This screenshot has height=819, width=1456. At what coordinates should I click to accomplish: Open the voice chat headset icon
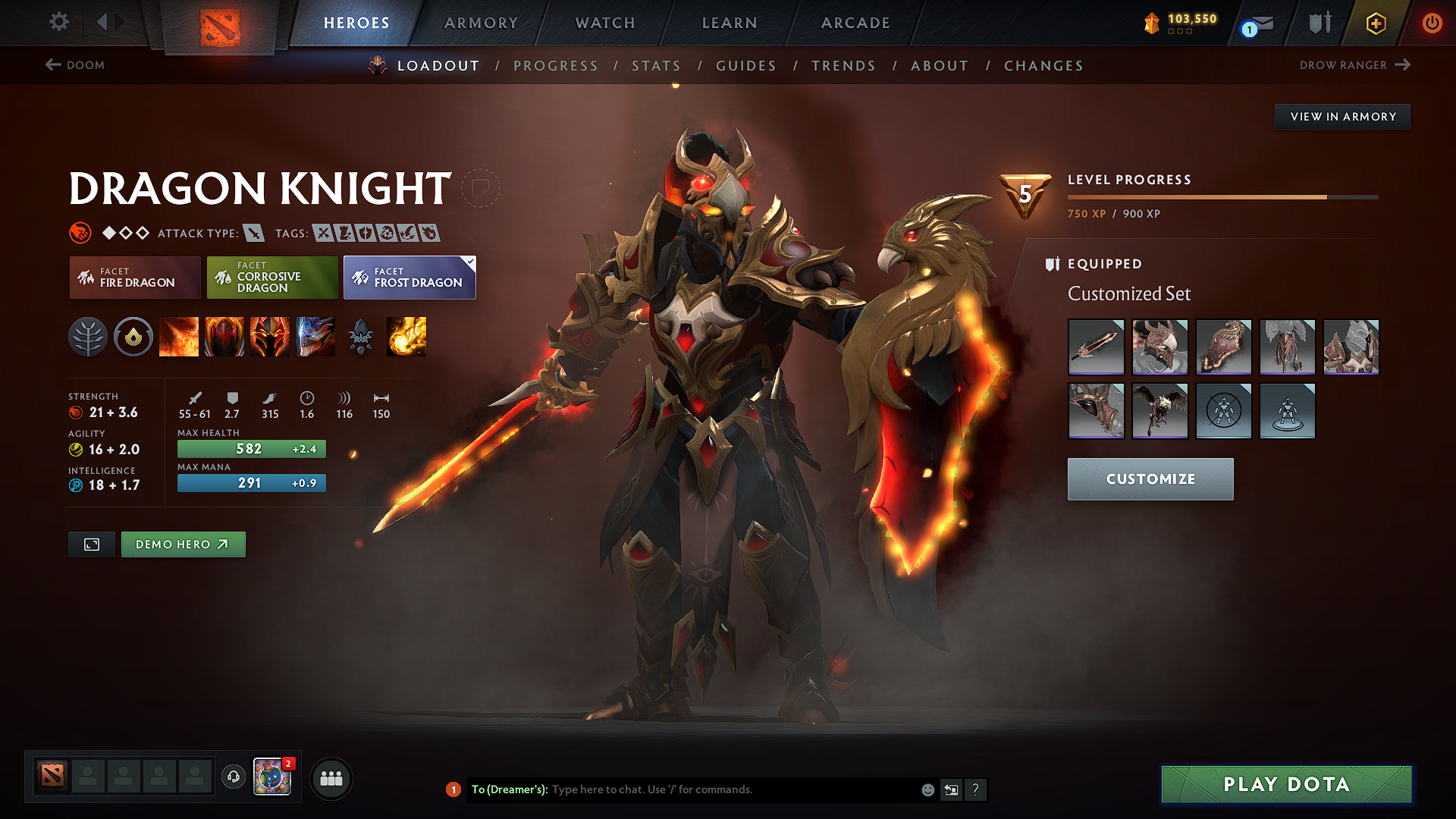233,778
